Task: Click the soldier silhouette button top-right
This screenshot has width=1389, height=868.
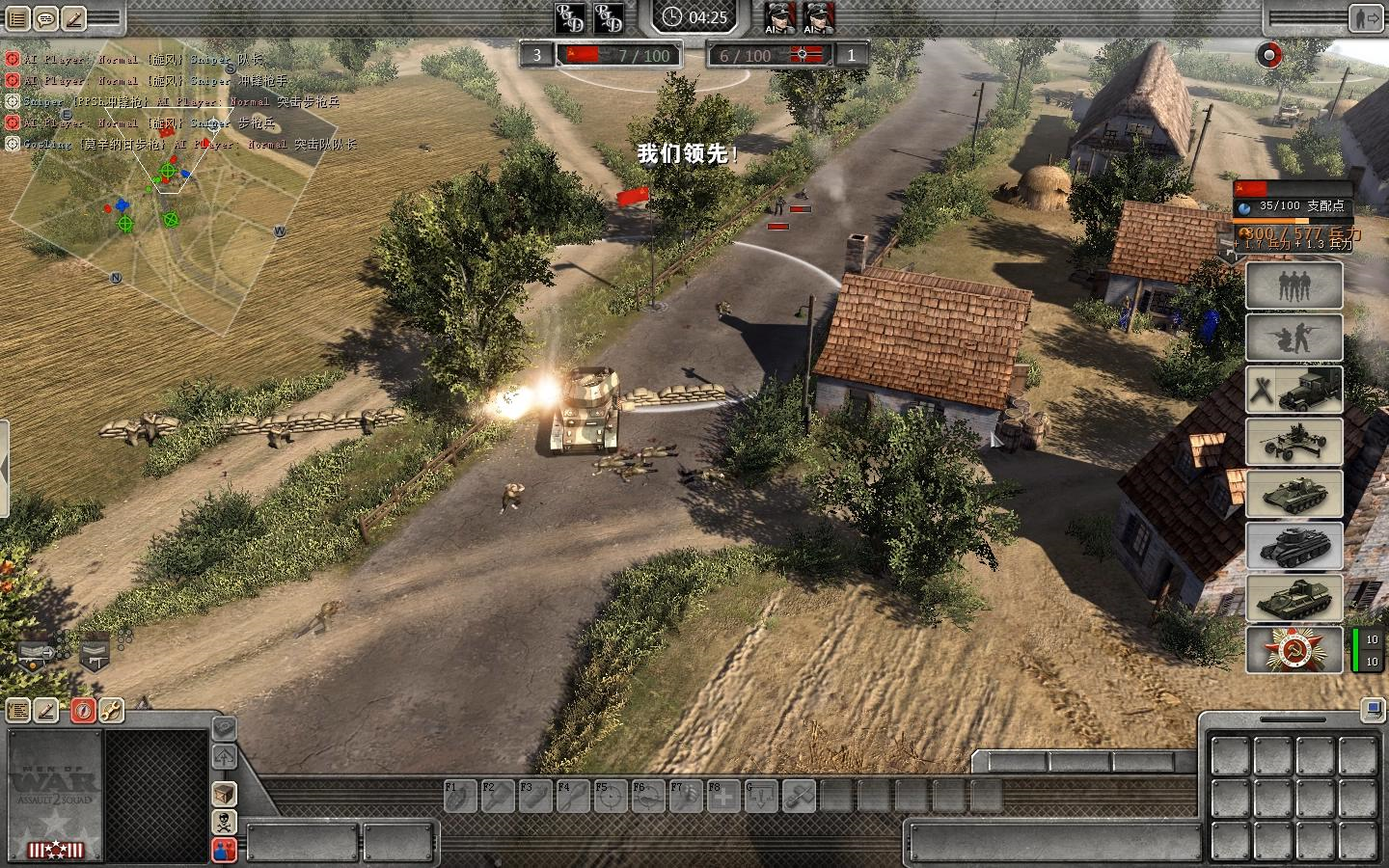Action: tap(1368, 17)
